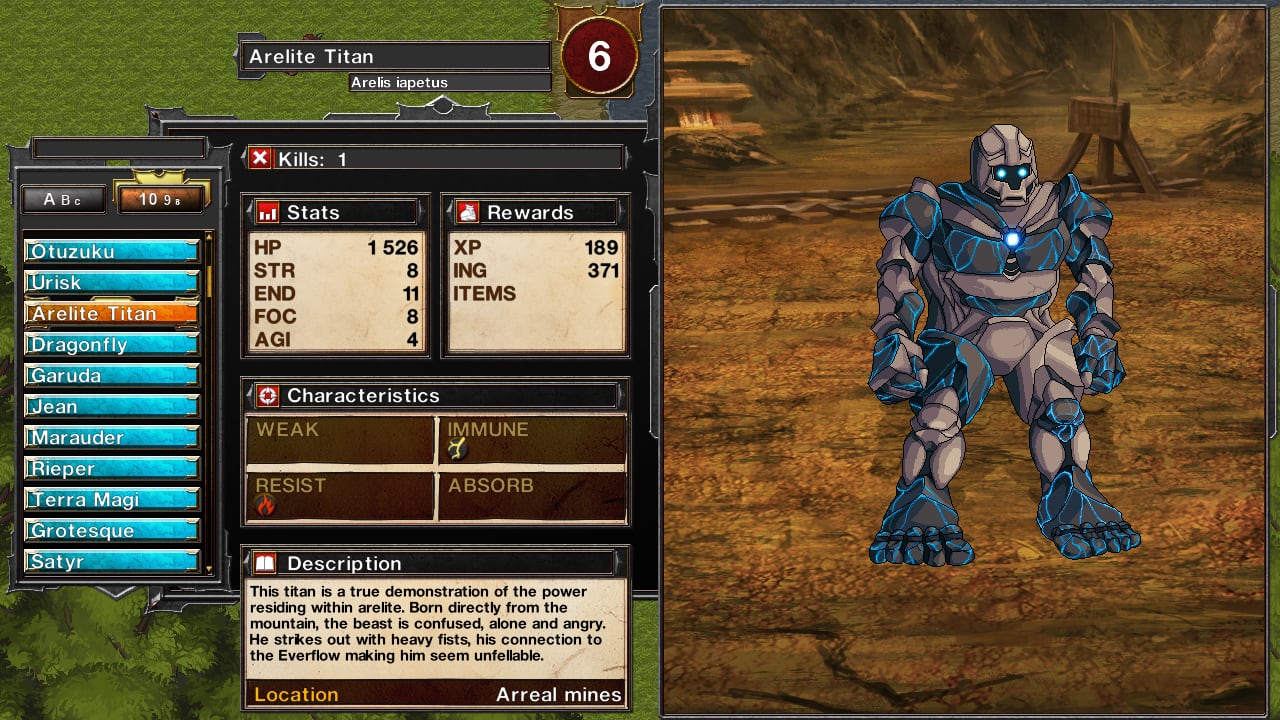1280x720 pixels.
Task: Choose the Urisk entry
Action: (x=112, y=282)
